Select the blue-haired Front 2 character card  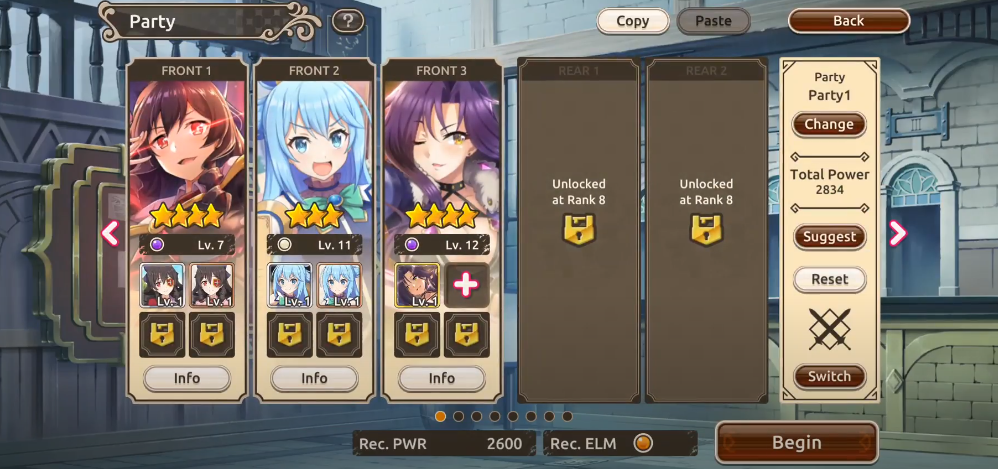click(x=314, y=150)
